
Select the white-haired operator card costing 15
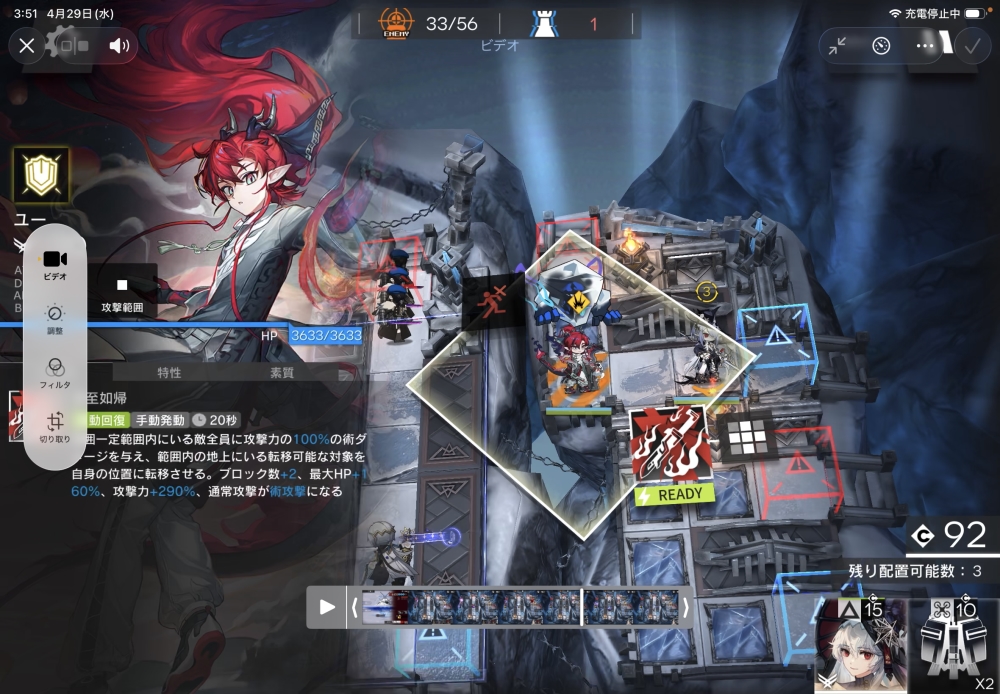tap(860, 645)
